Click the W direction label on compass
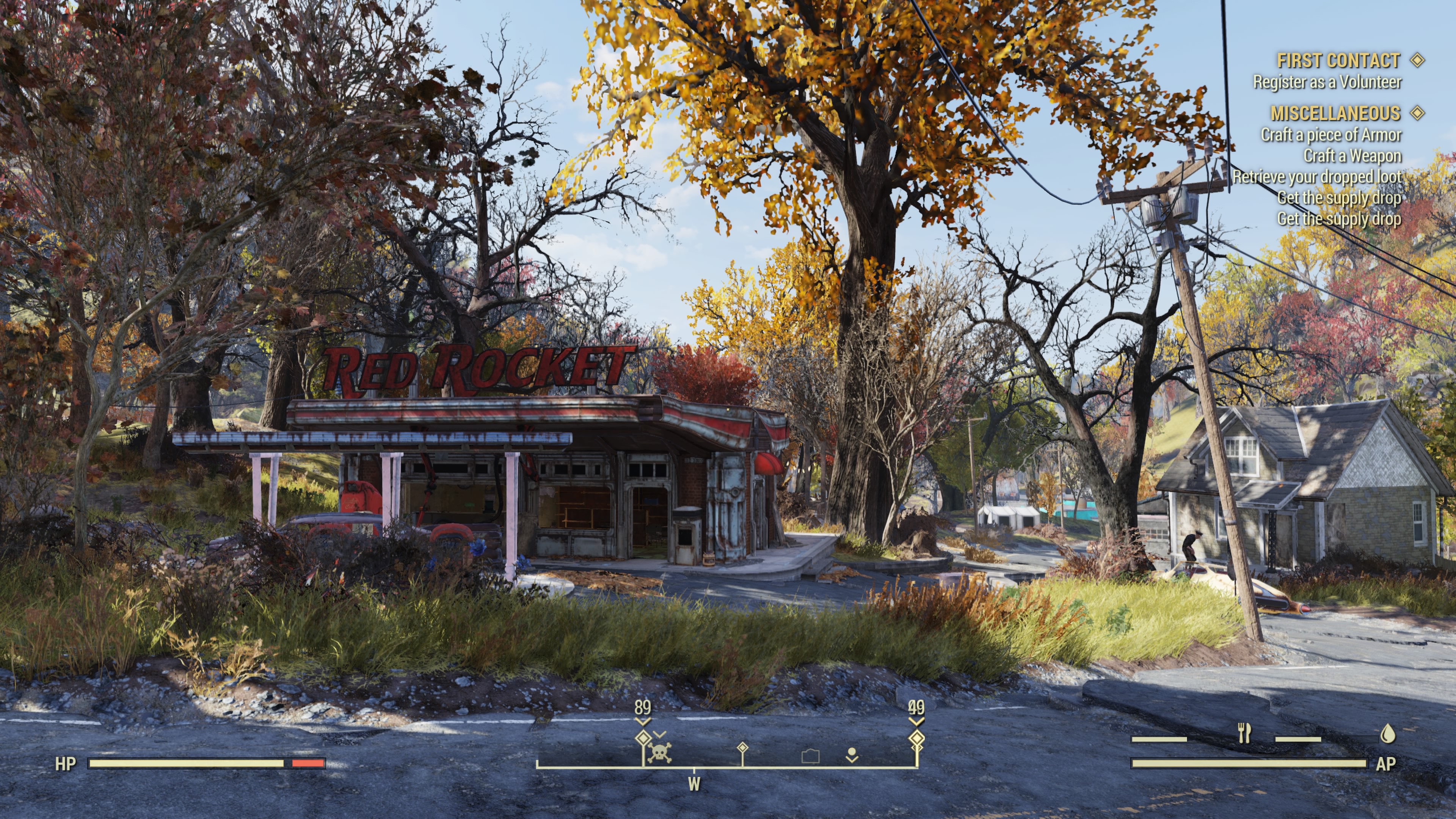 (x=694, y=784)
